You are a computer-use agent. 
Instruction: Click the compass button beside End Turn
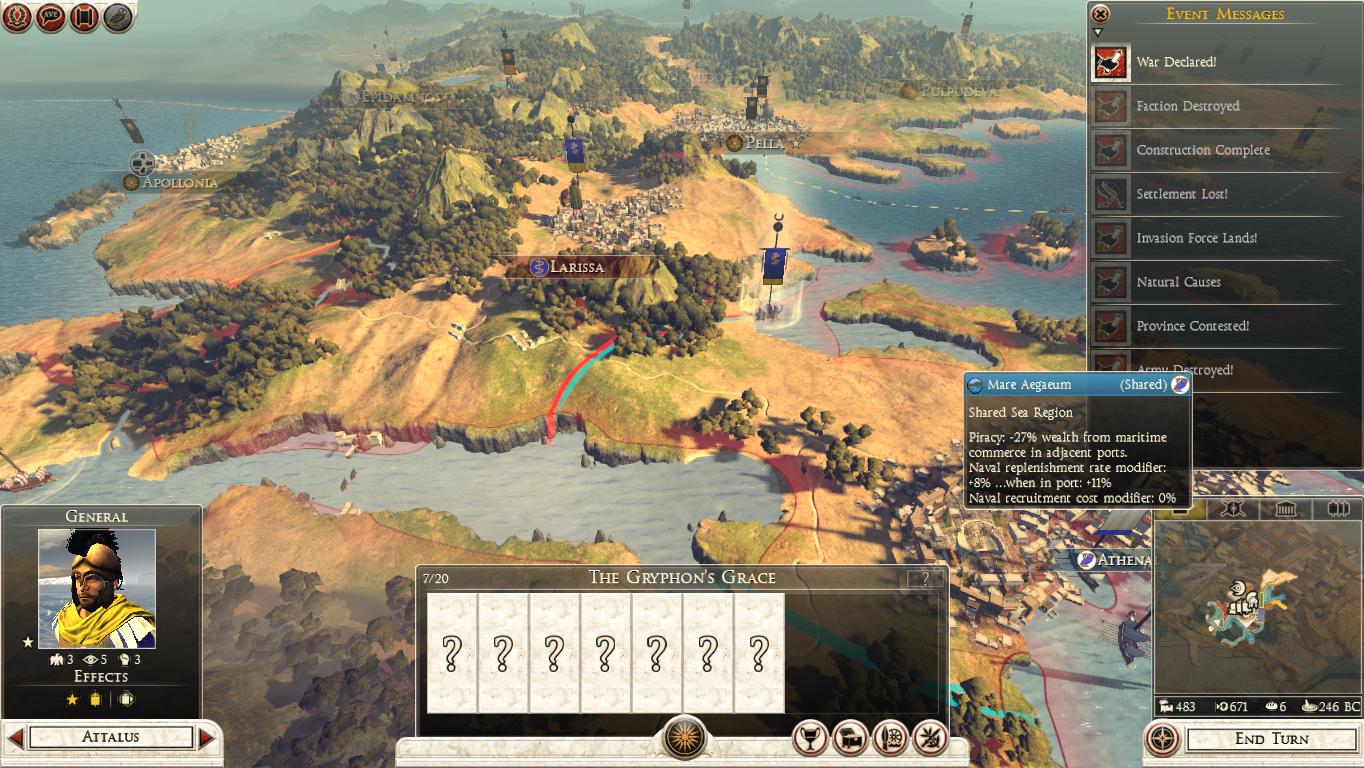[1162, 739]
